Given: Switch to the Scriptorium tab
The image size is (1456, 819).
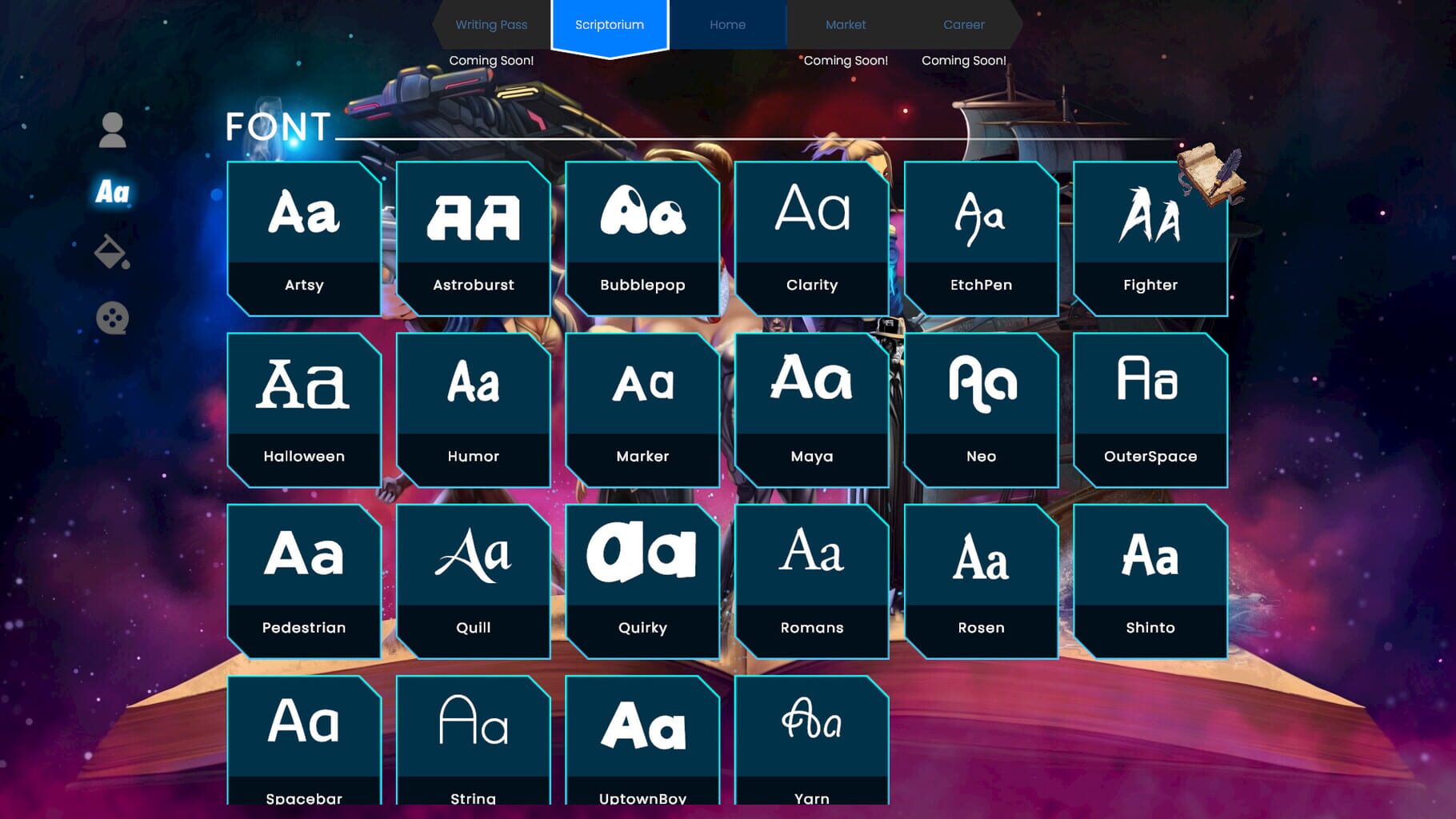Looking at the screenshot, I should [x=610, y=24].
